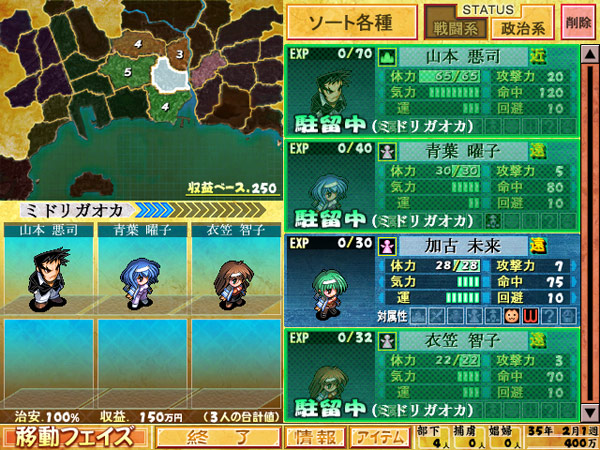Select the map territory numbered 5
The height and width of the screenshot is (450, 600).
click(128, 72)
